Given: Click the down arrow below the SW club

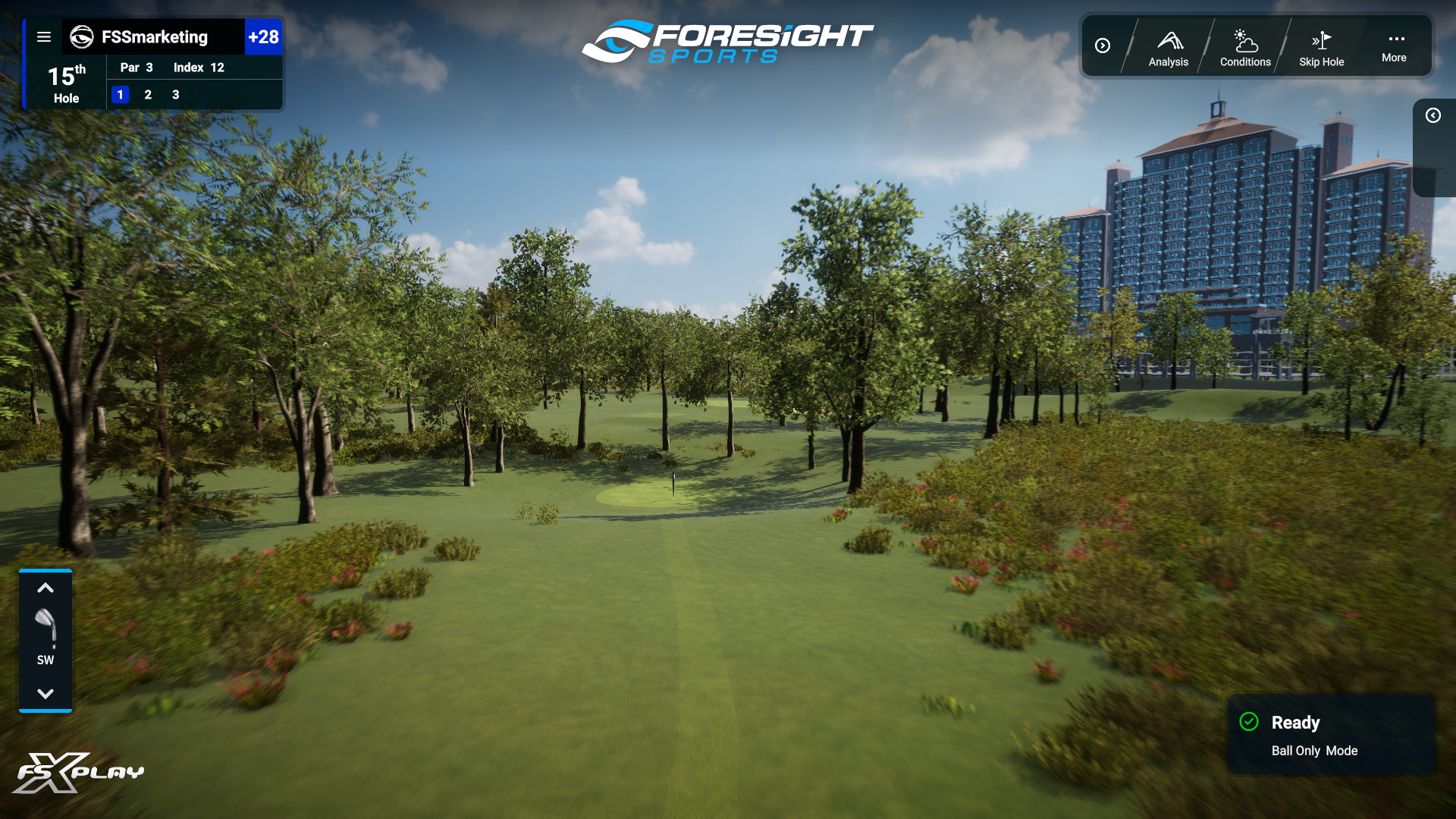Looking at the screenshot, I should (x=45, y=692).
